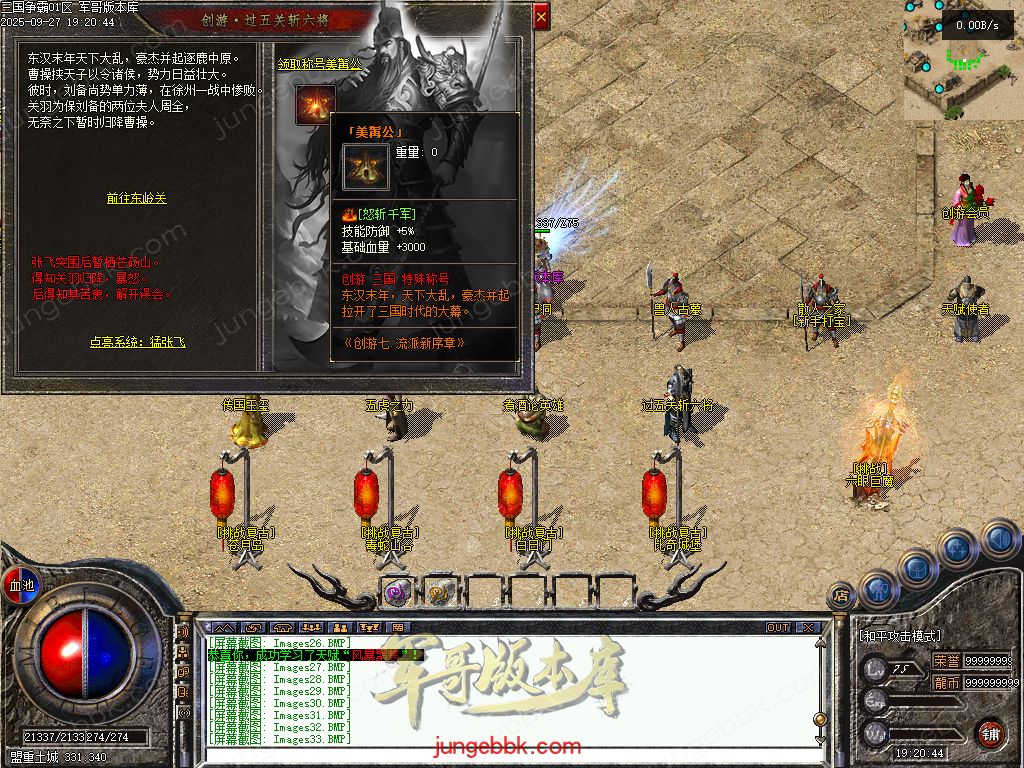Open the minimap in the corner
Image resolution: width=1024 pixels, height=768 pixels.
(962, 60)
